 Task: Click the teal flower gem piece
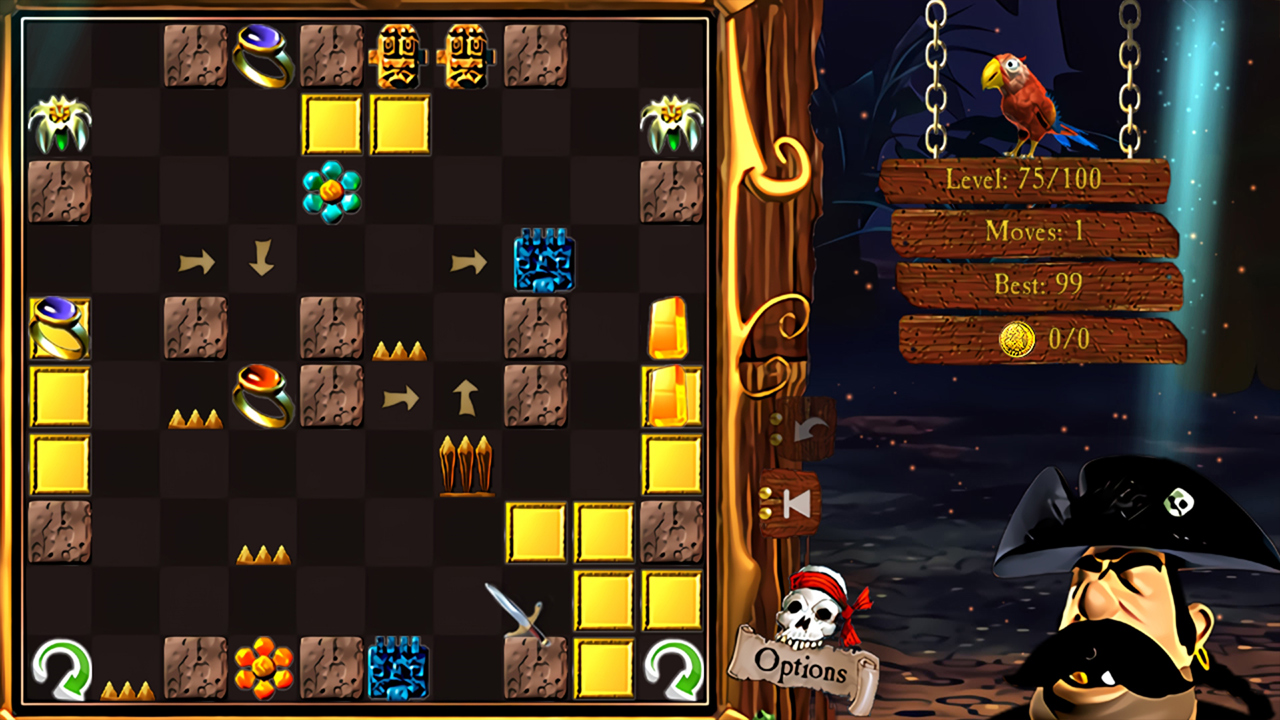coord(331,192)
